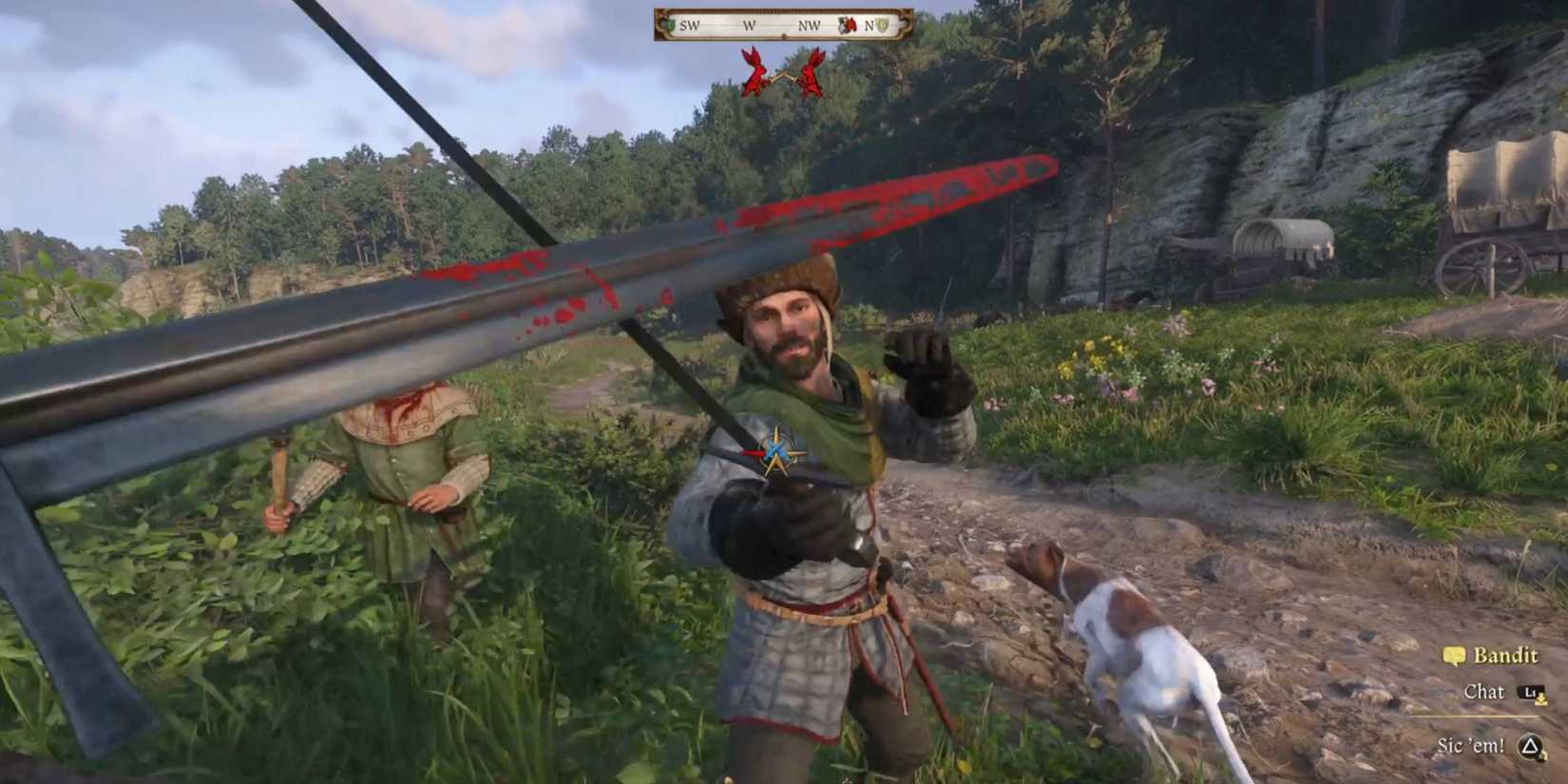Viewport: 1568px width, 784px height.
Task: Select the L1 button prompt next to Chat
Action: coord(1530,693)
